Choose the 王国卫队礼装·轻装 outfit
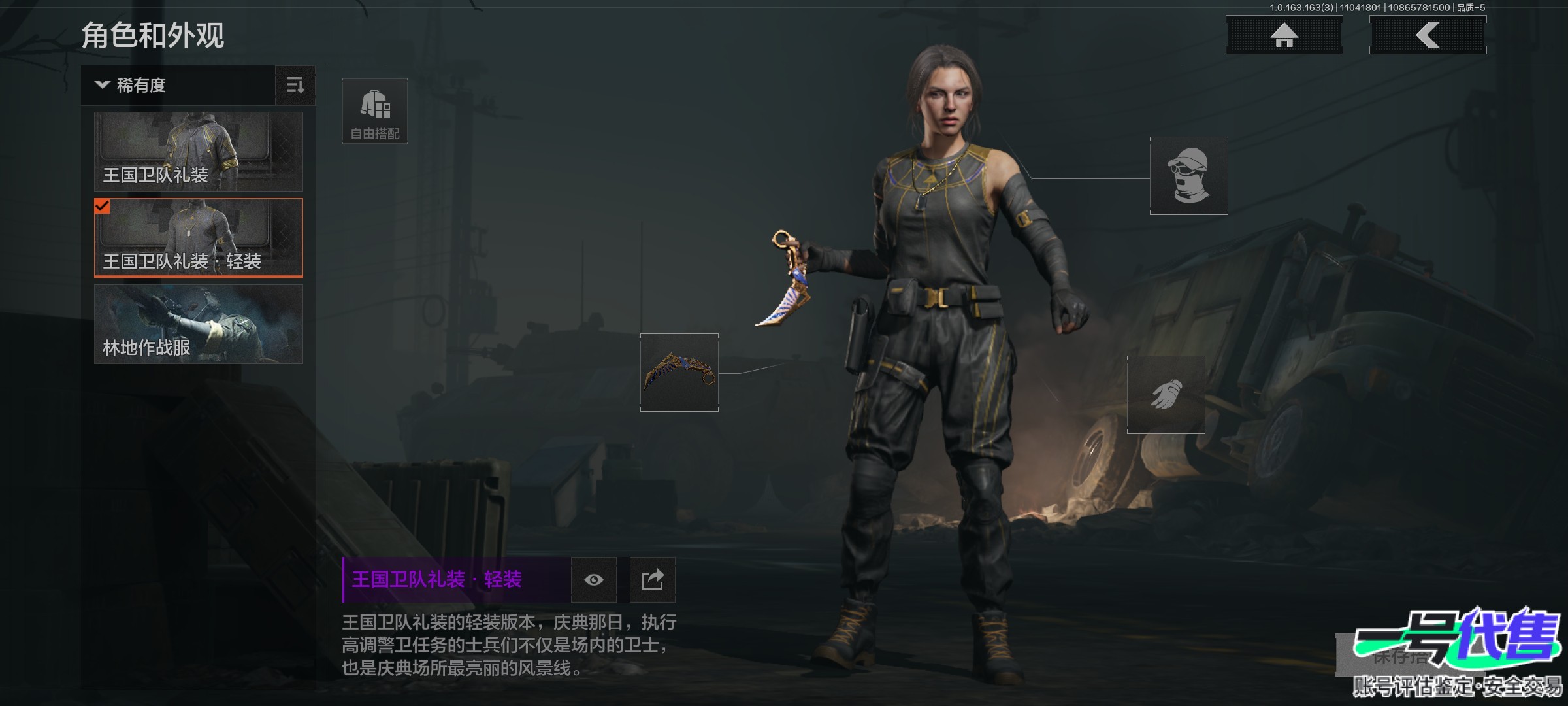The image size is (1568, 706). click(x=199, y=238)
